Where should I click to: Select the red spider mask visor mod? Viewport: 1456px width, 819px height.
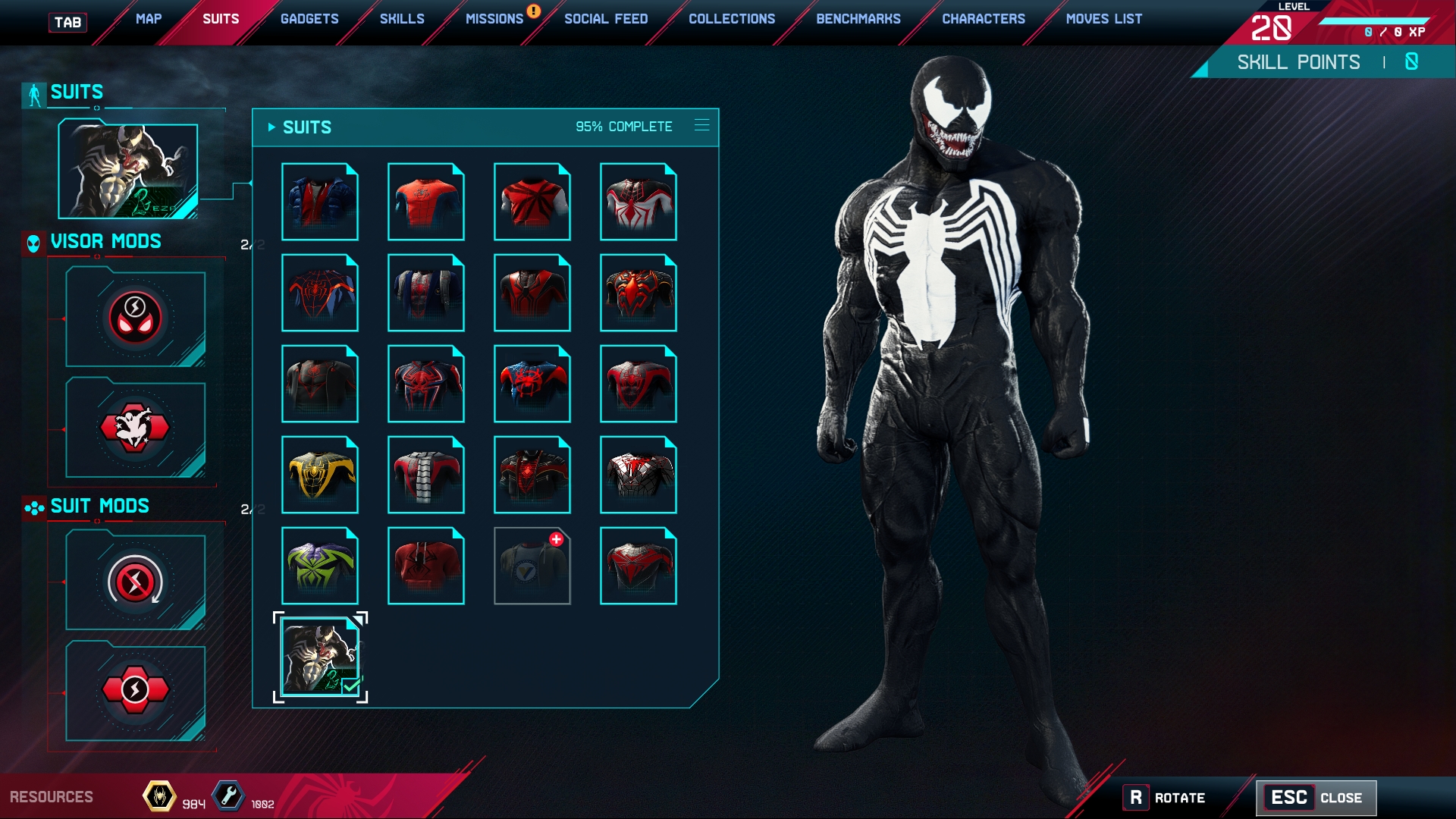point(135,318)
